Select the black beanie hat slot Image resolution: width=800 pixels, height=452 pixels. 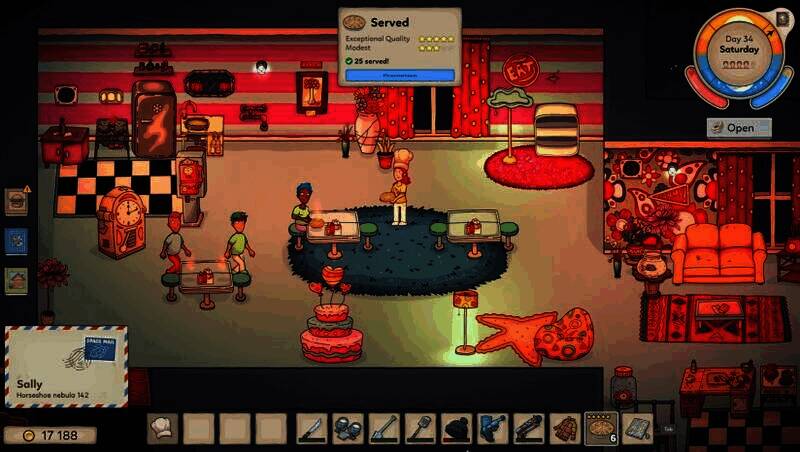[457, 429]
